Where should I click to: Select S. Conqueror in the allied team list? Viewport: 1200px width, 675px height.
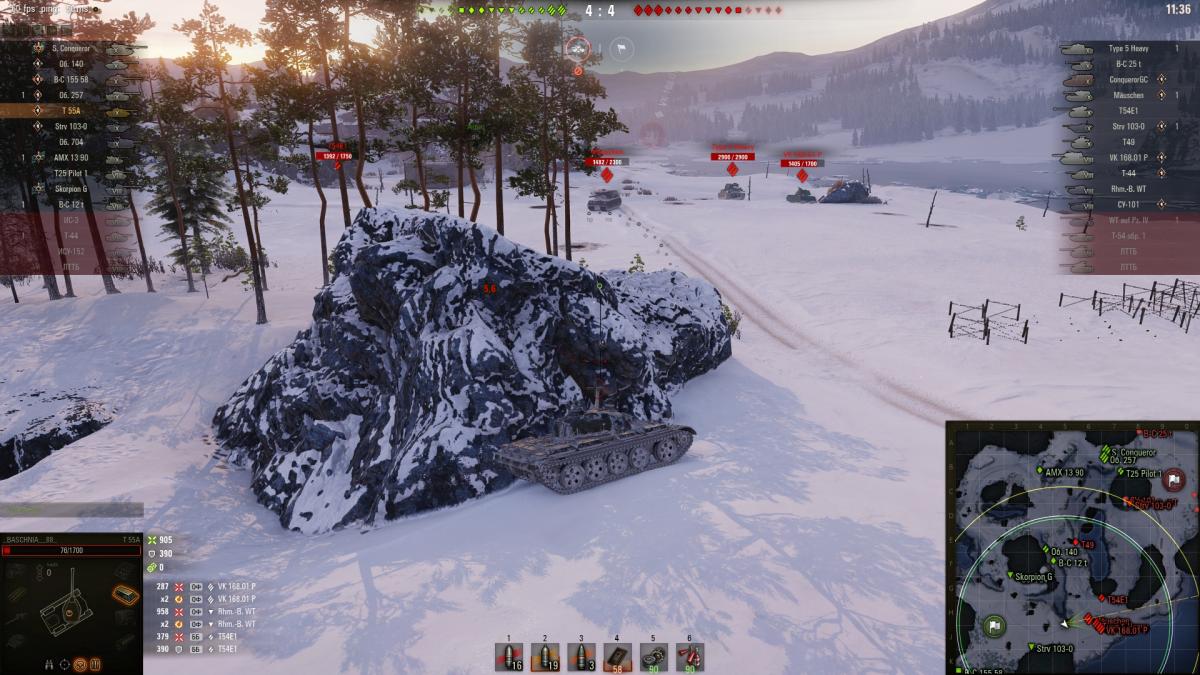point(70,48)
